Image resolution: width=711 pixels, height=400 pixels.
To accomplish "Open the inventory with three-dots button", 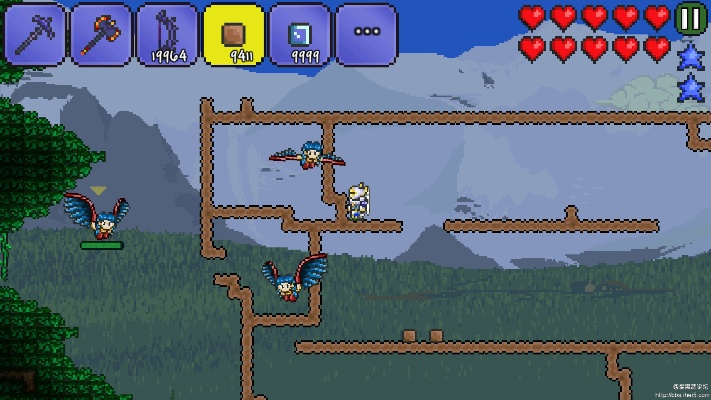I will 366,34.
